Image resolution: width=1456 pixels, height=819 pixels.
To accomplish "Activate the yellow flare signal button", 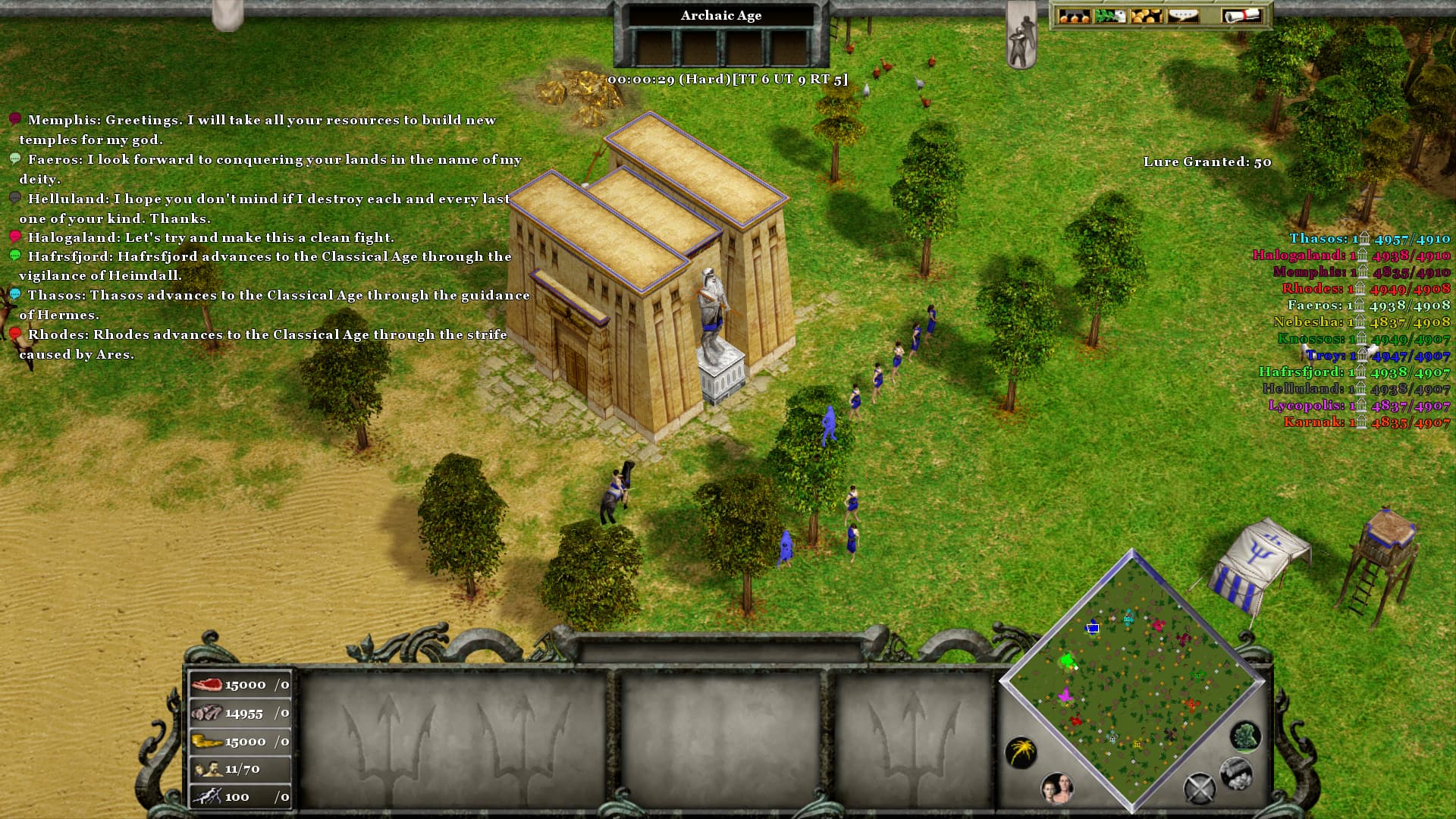I will (x=1021, y=752).
